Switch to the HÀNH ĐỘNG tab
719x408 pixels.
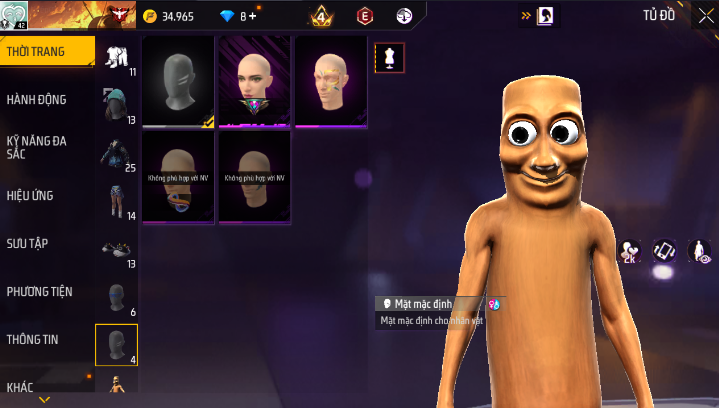37,99
